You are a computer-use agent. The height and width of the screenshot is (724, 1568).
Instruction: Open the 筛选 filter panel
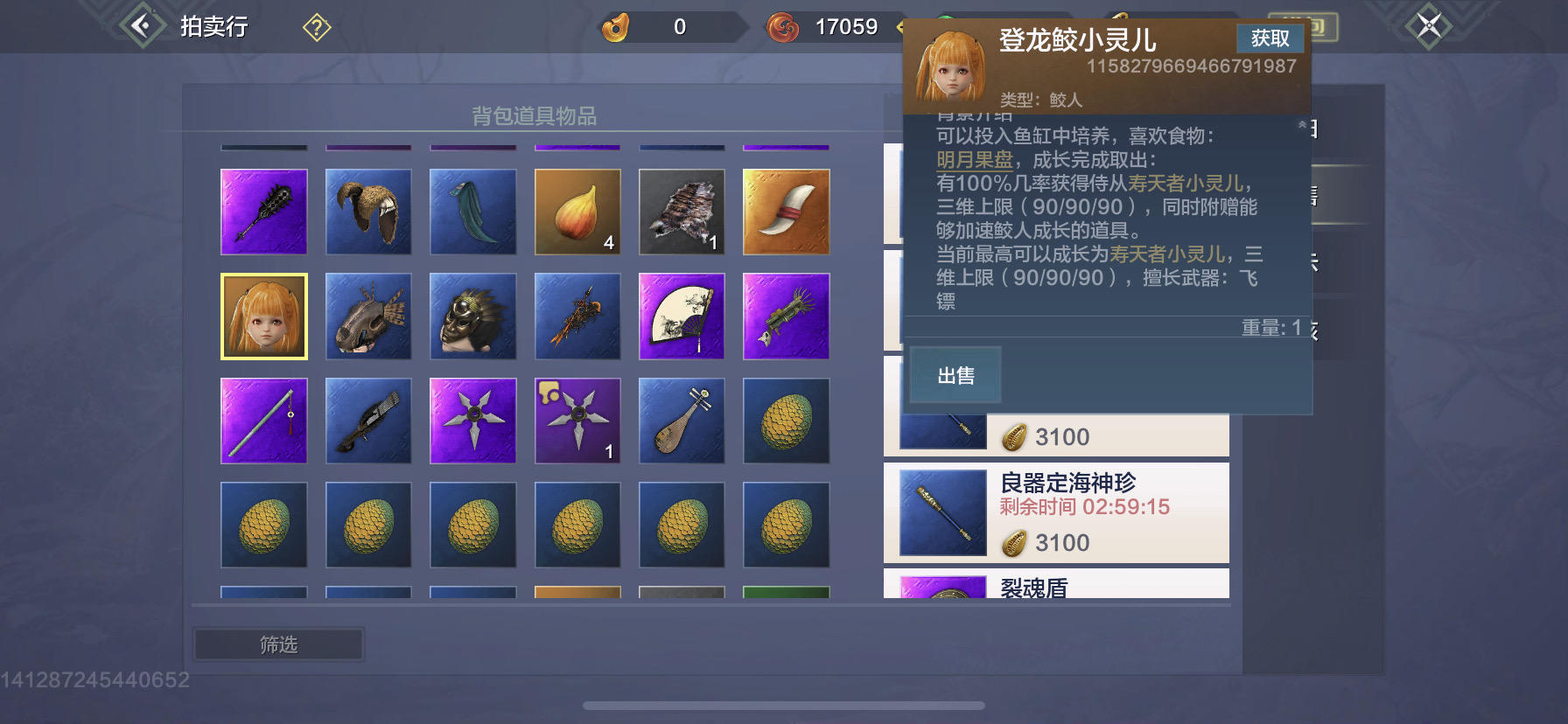tap(277, 644)
